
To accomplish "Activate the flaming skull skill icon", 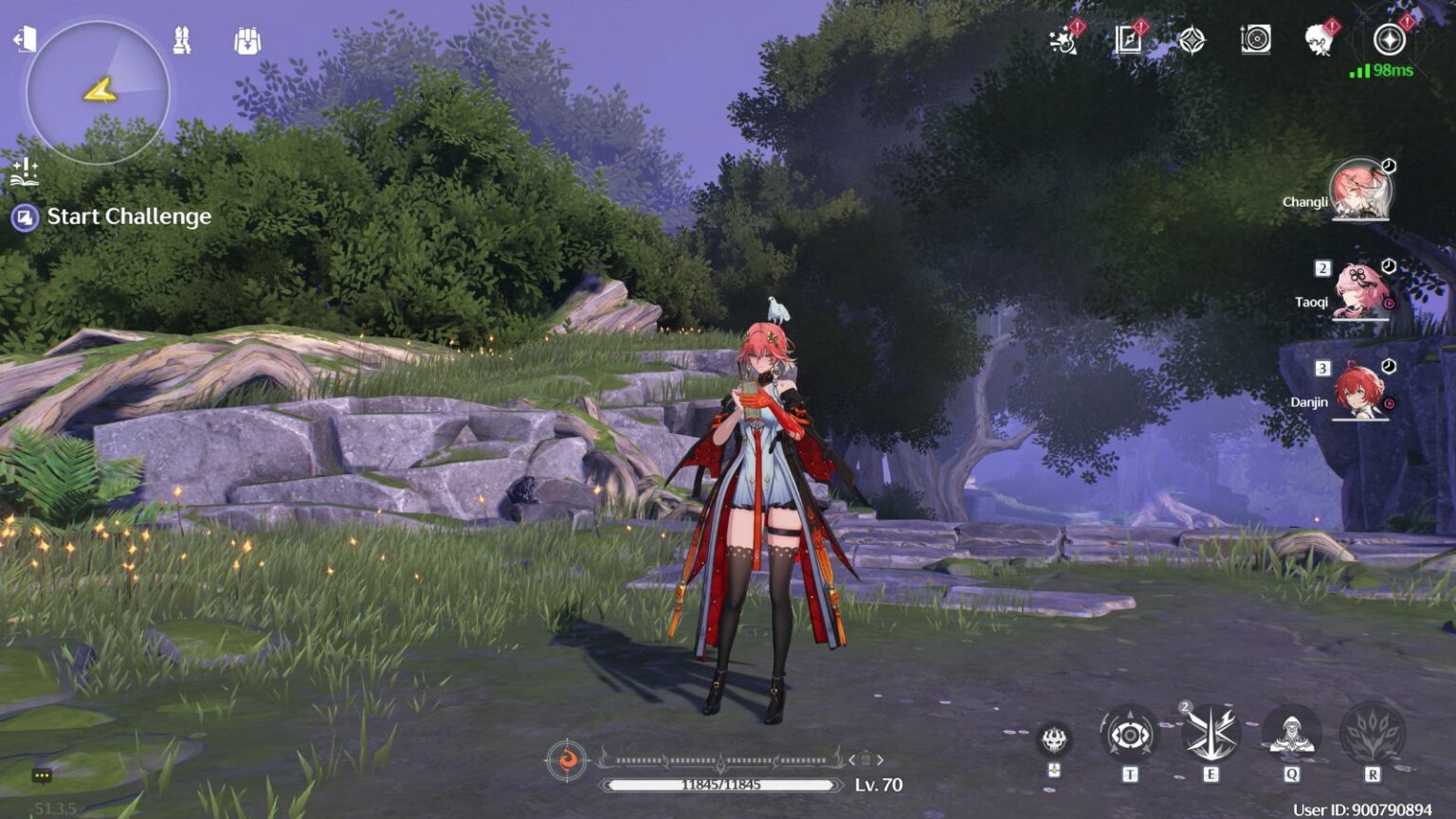I will pyautogui.click(x=1054, y=739).
